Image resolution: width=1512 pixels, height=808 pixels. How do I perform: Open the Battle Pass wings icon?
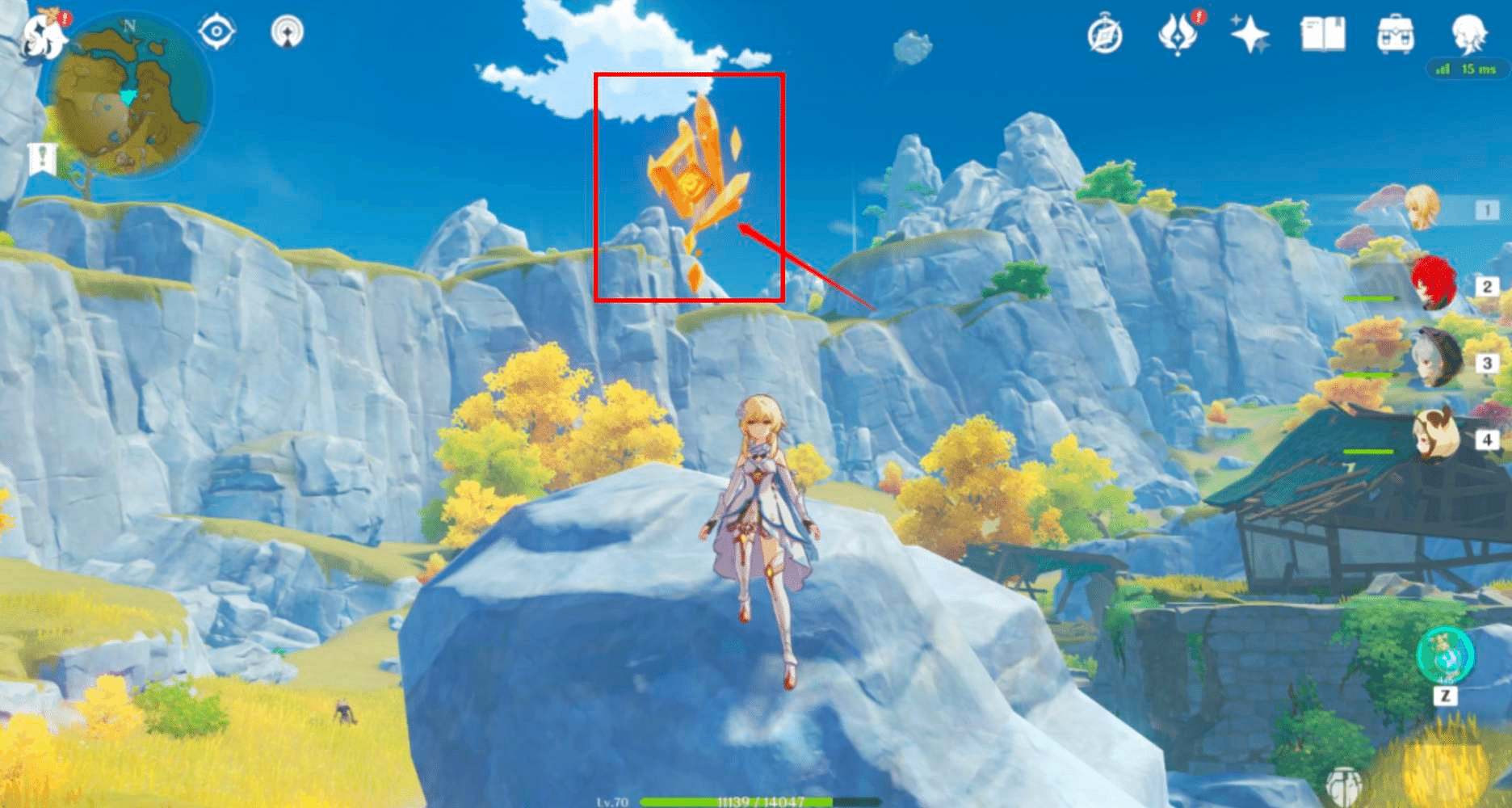click(1178, 34)
